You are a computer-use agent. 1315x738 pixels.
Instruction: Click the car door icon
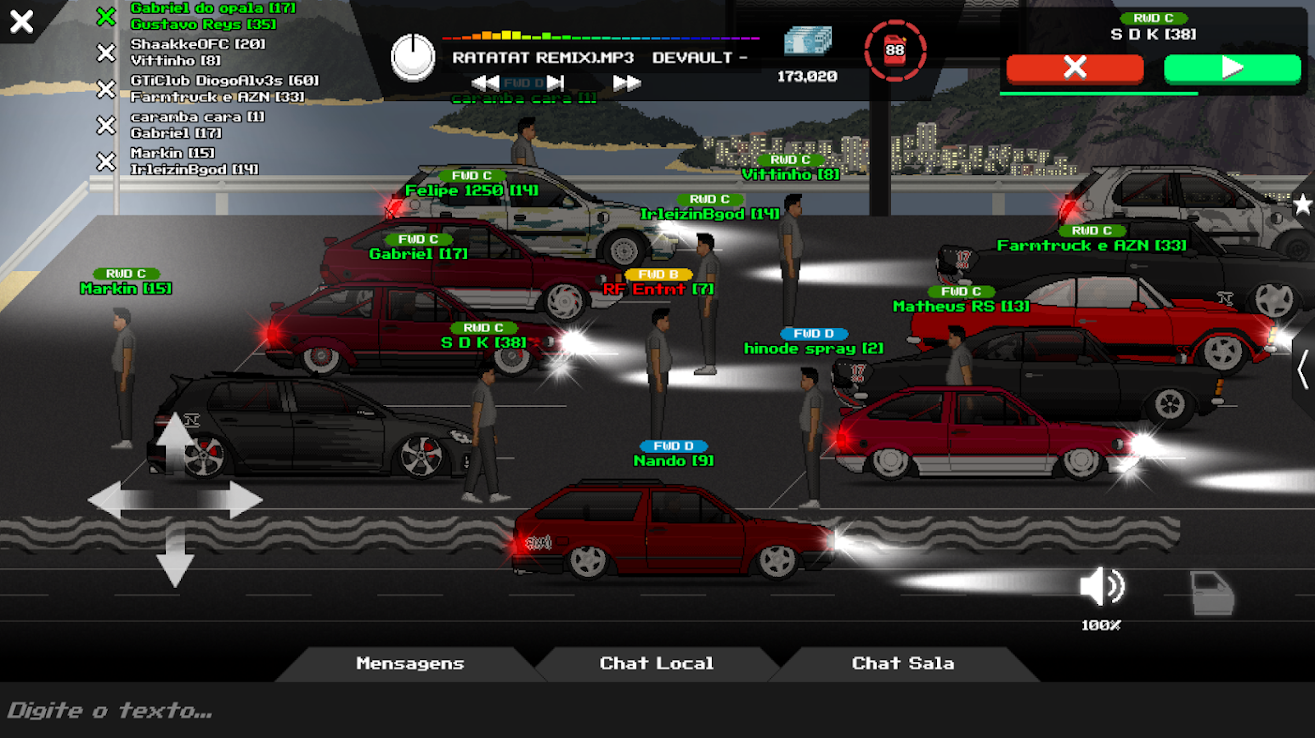coord(1212,592)
